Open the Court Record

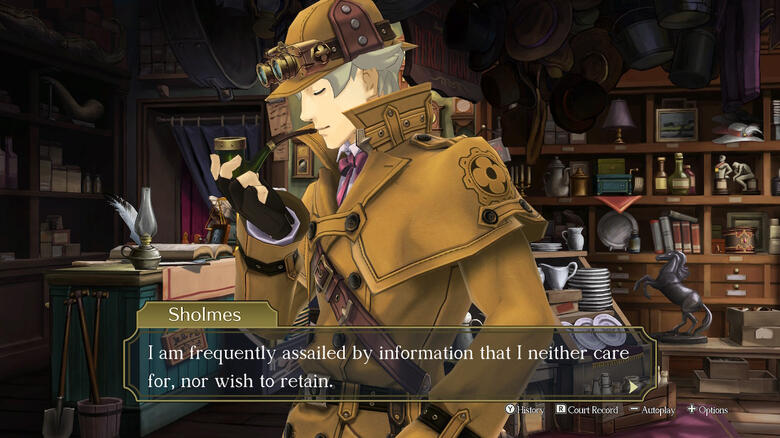[x=587, y=410]
